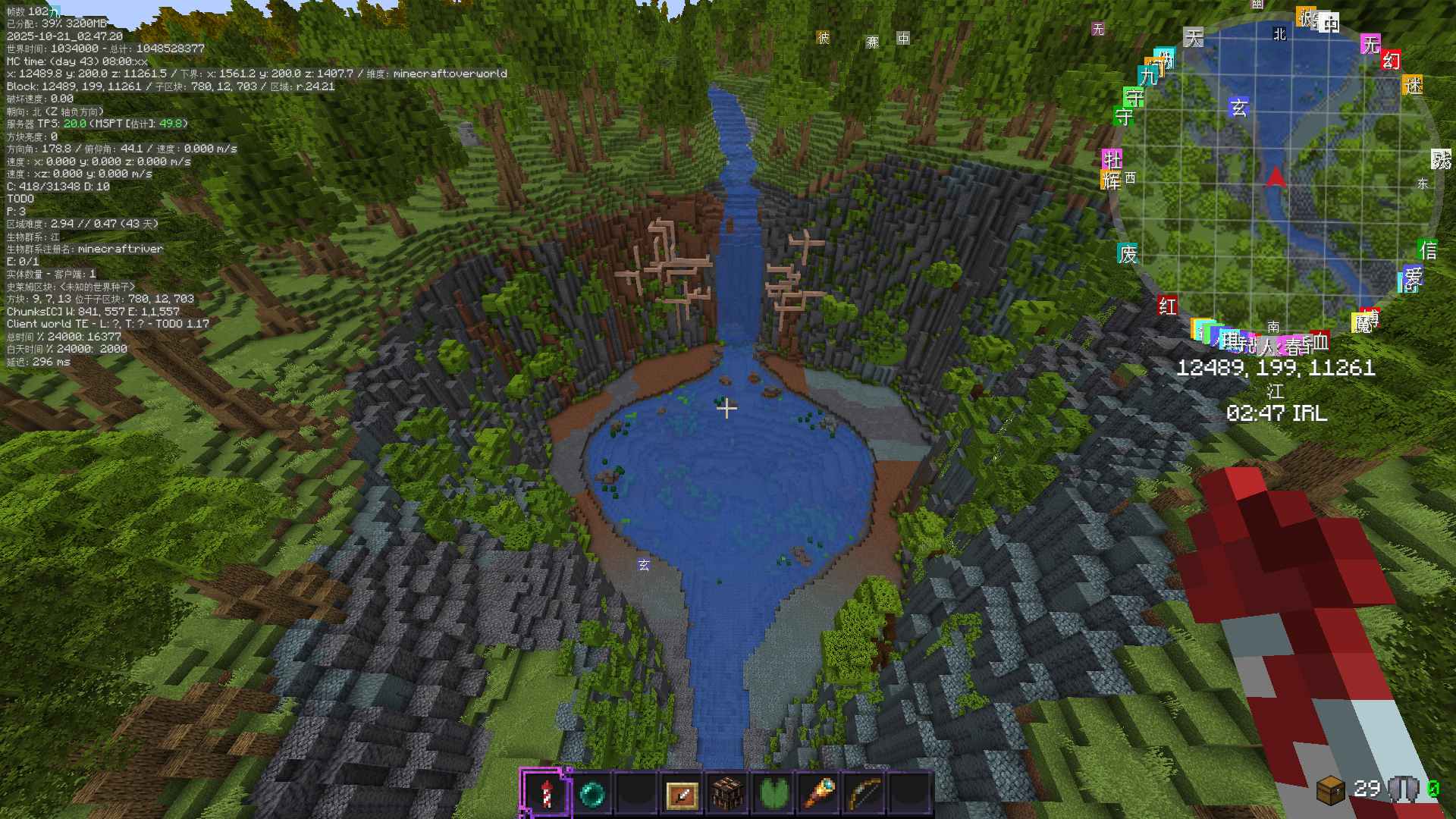Select the firework rocket hotbar slot
This screenshot has height=819, width=1456.
click(546, 793)
